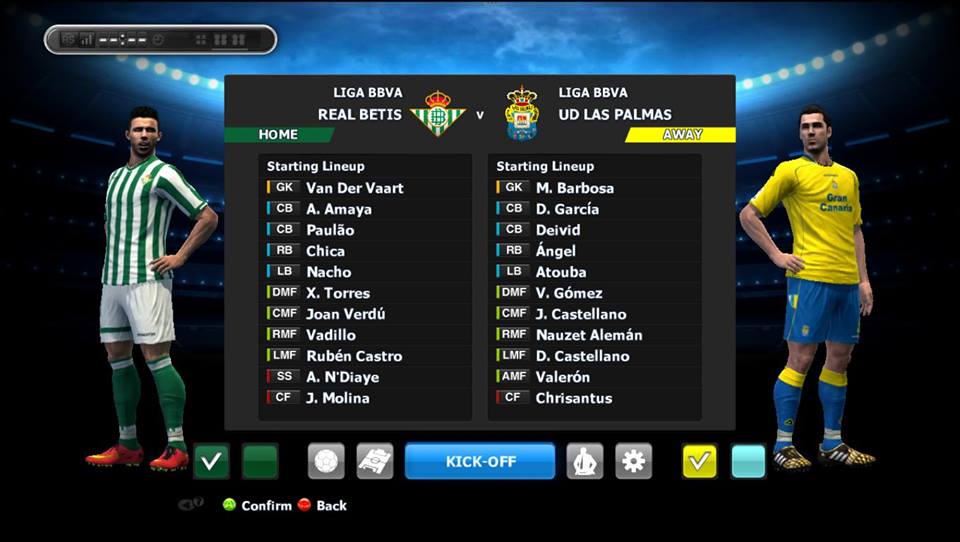Select the plain dark green square

tap(260, 461)
